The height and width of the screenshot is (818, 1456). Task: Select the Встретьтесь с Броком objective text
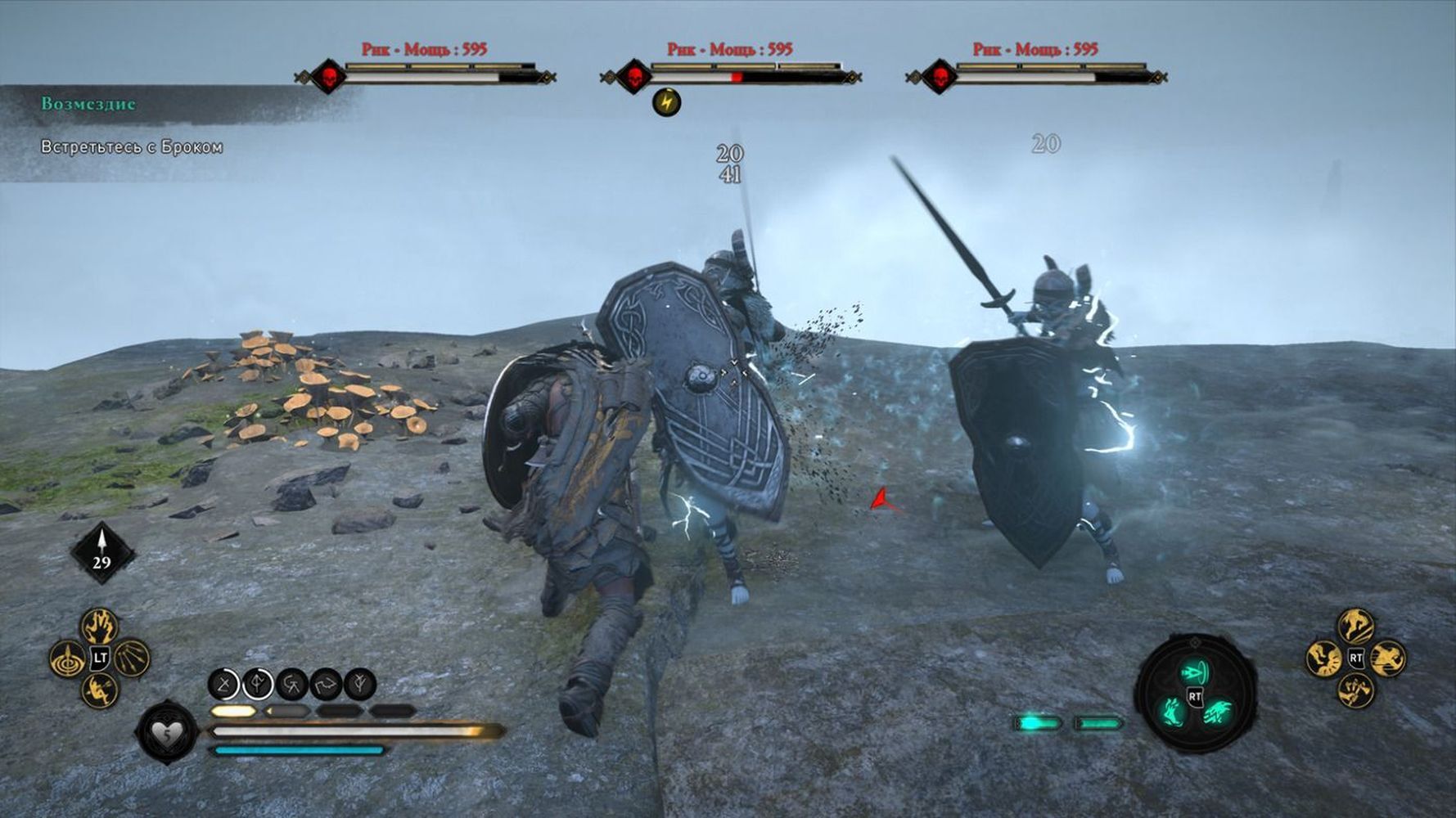point(132,147)
